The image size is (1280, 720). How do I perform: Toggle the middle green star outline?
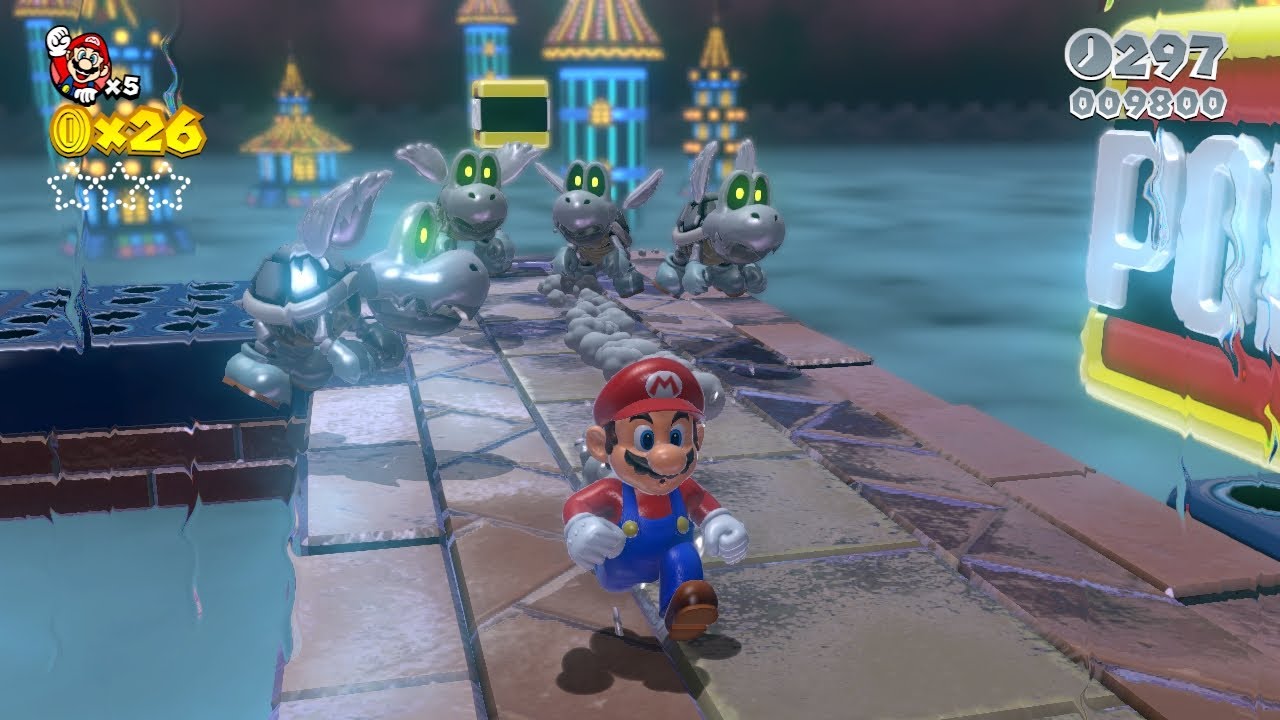[120, 188]
